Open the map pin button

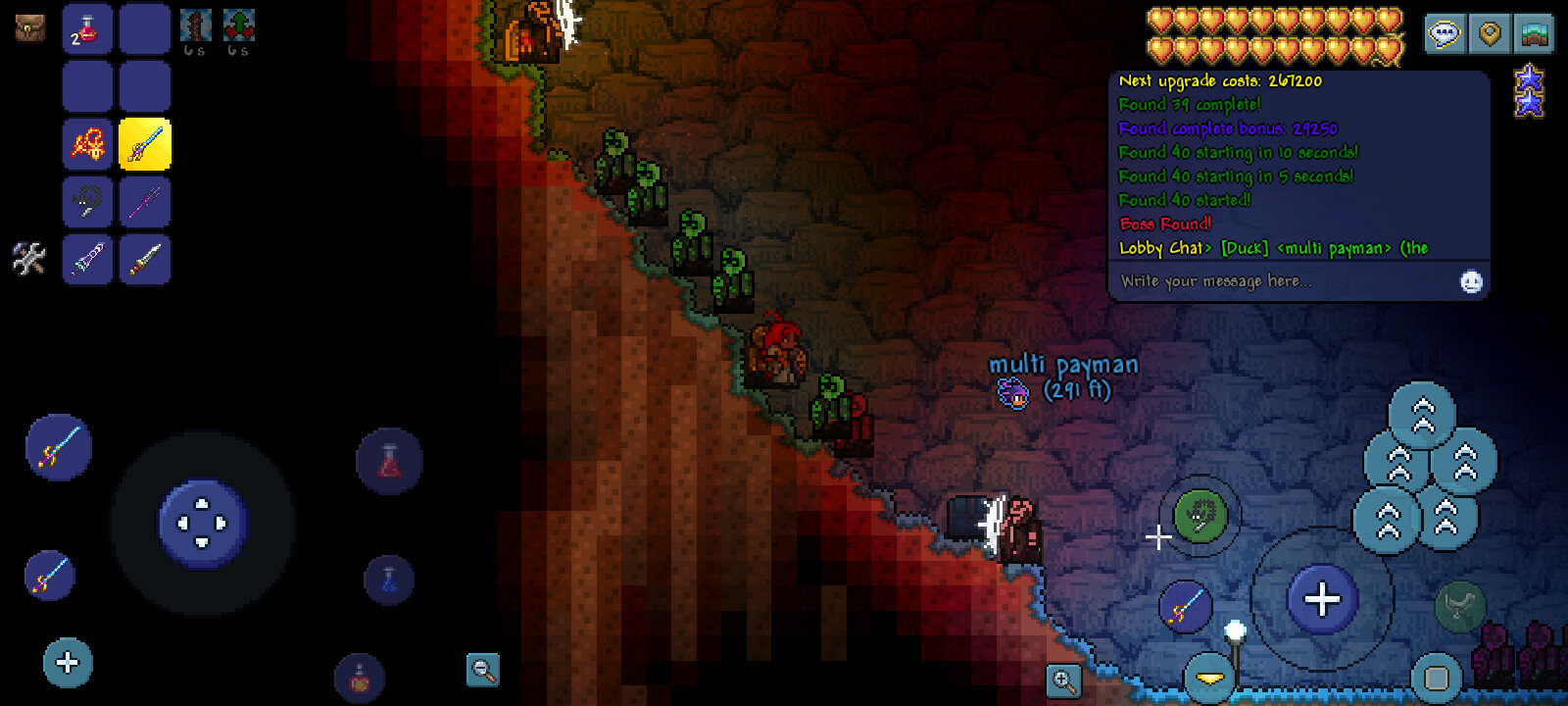click(1490, 34)
